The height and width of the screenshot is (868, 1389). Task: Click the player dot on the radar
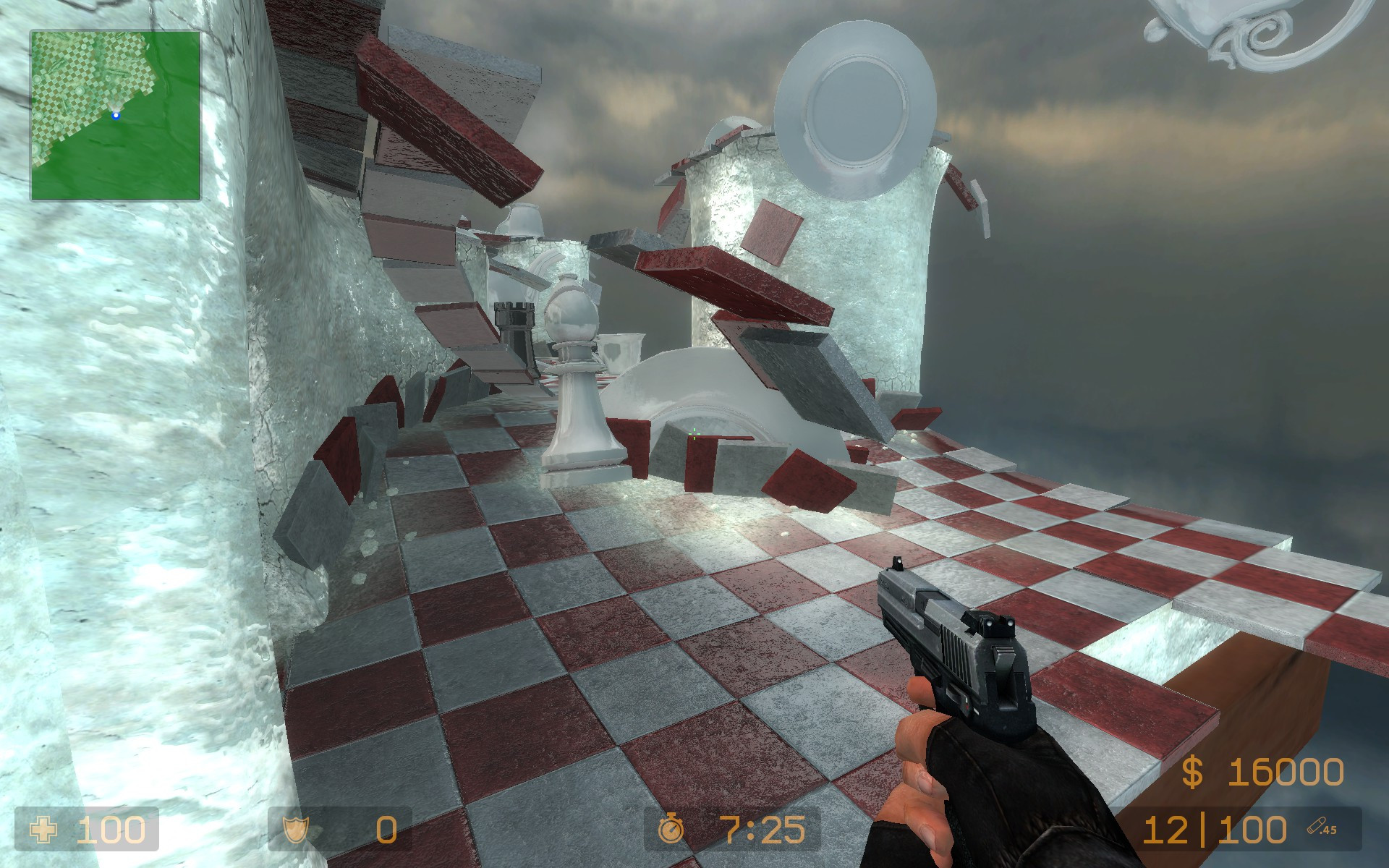116,114
